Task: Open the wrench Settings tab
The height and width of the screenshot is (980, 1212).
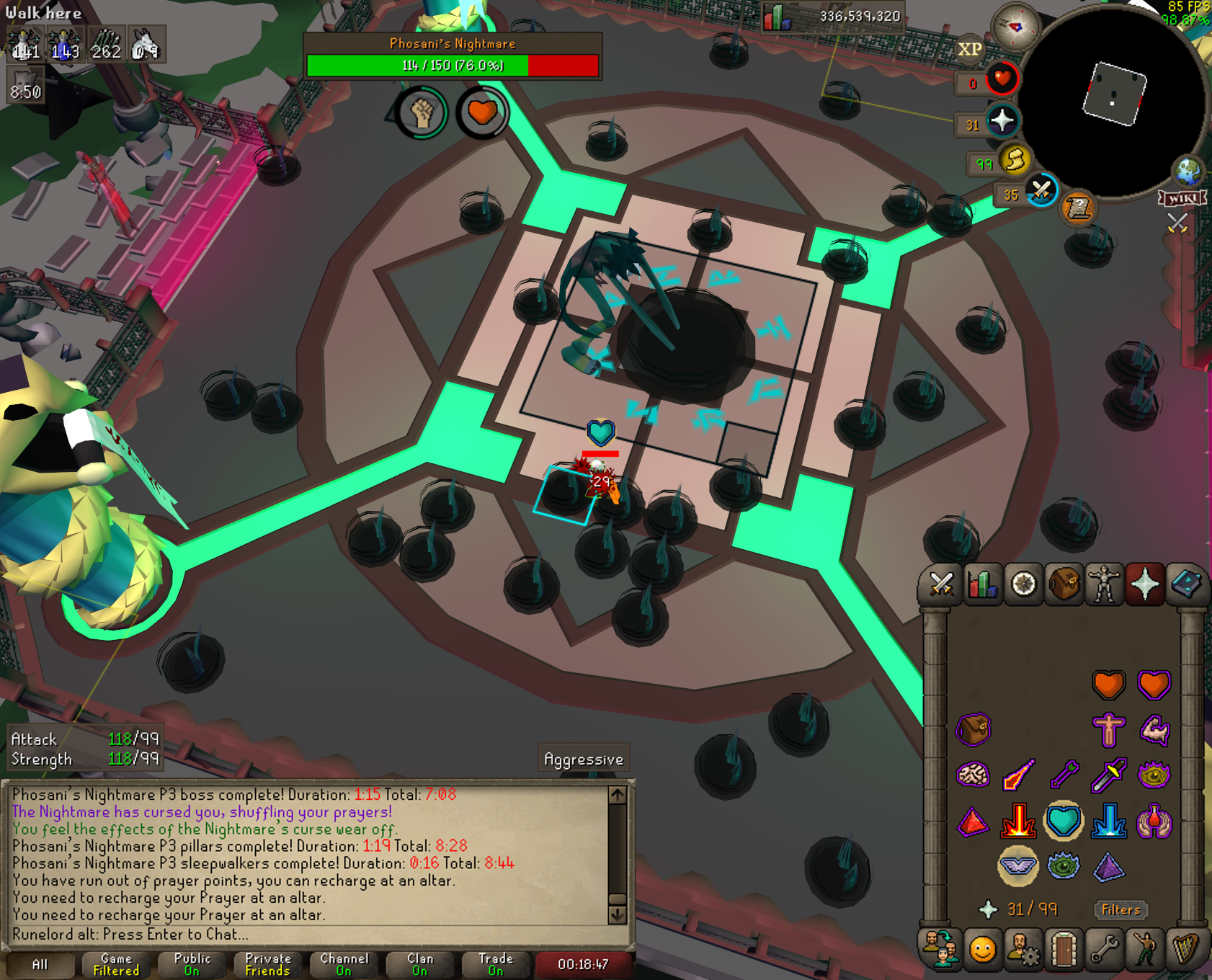Action: [x=1104, y=949]
